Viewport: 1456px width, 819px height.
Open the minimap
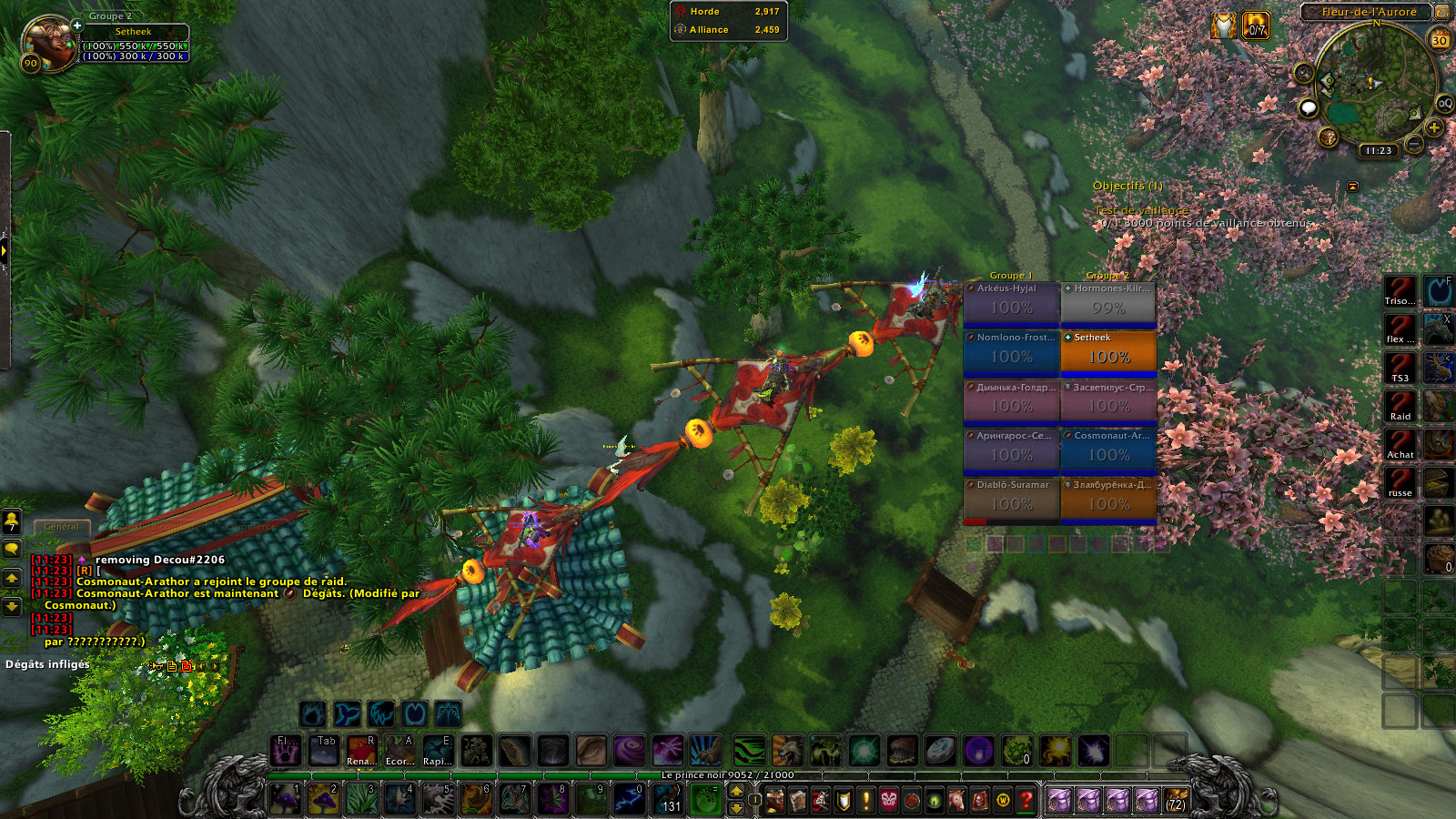tap(1375, 86)
